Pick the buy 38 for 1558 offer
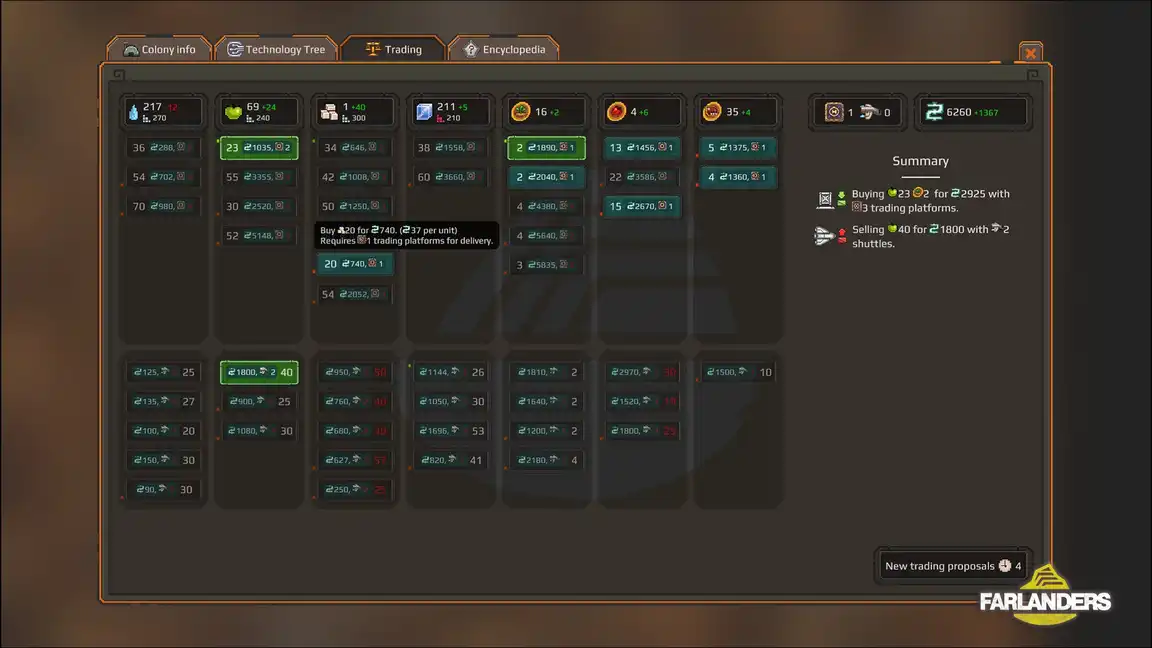Screen dimensions: 1152x648 451,148
